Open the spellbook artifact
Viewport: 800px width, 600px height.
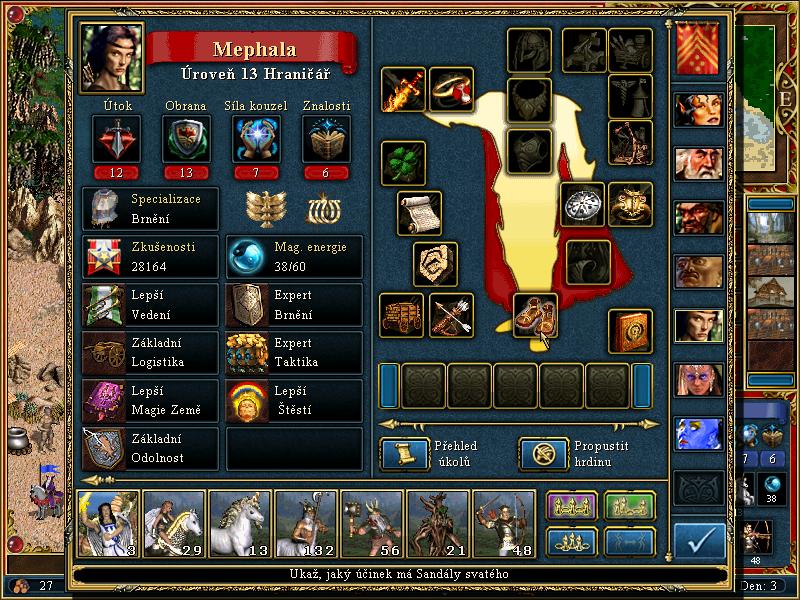[x=630, y=331]
